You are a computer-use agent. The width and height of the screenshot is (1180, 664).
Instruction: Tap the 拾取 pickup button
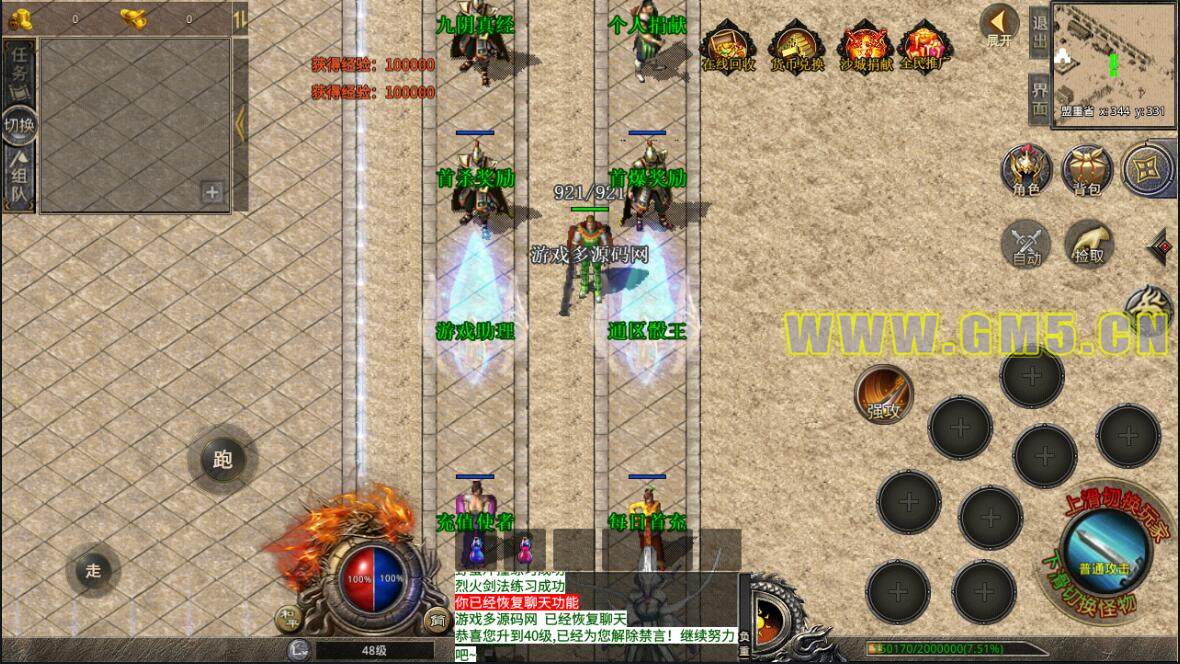pos(1089,243)
